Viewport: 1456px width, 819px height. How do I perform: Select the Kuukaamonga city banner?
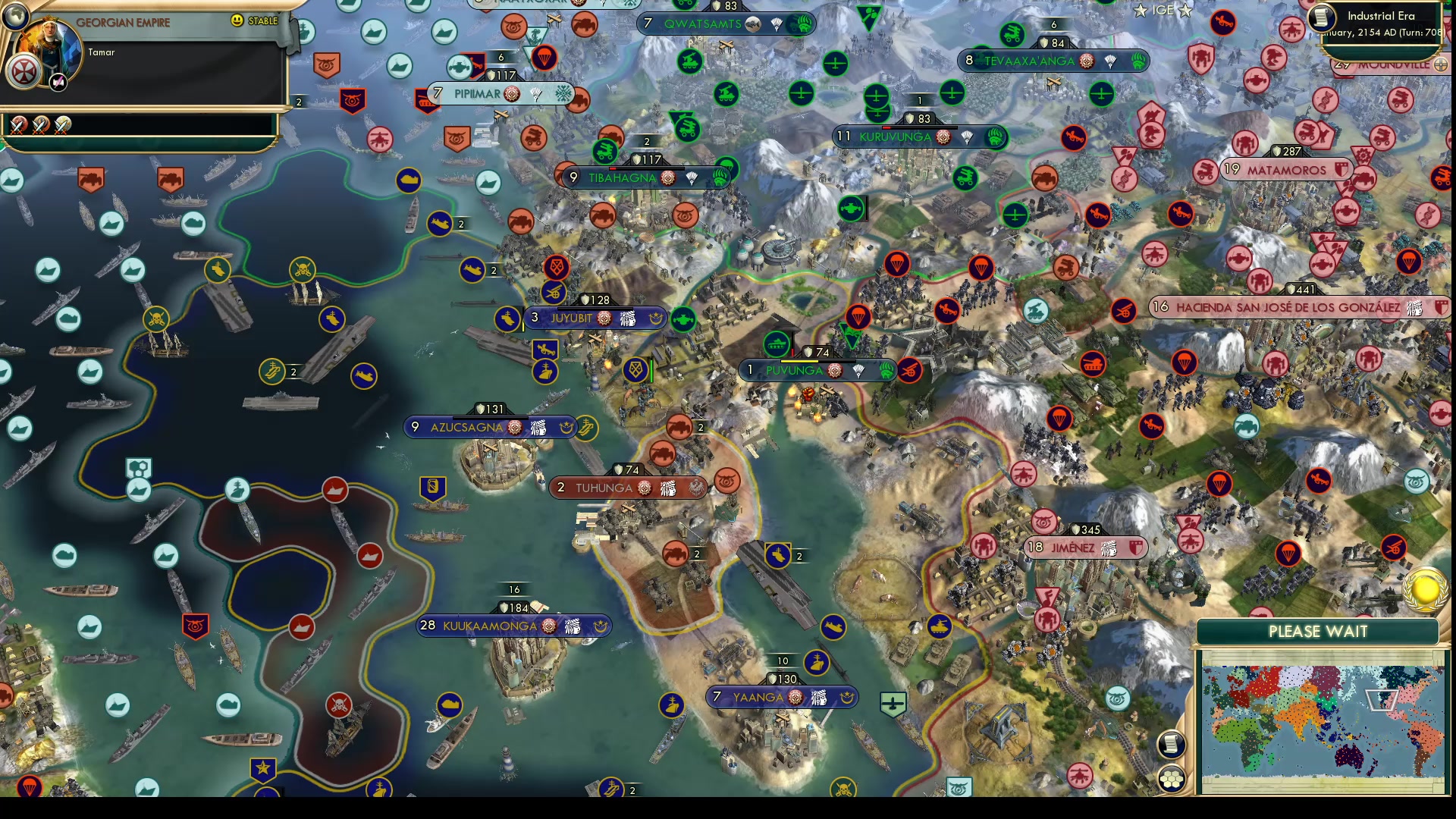coord(513,626)
